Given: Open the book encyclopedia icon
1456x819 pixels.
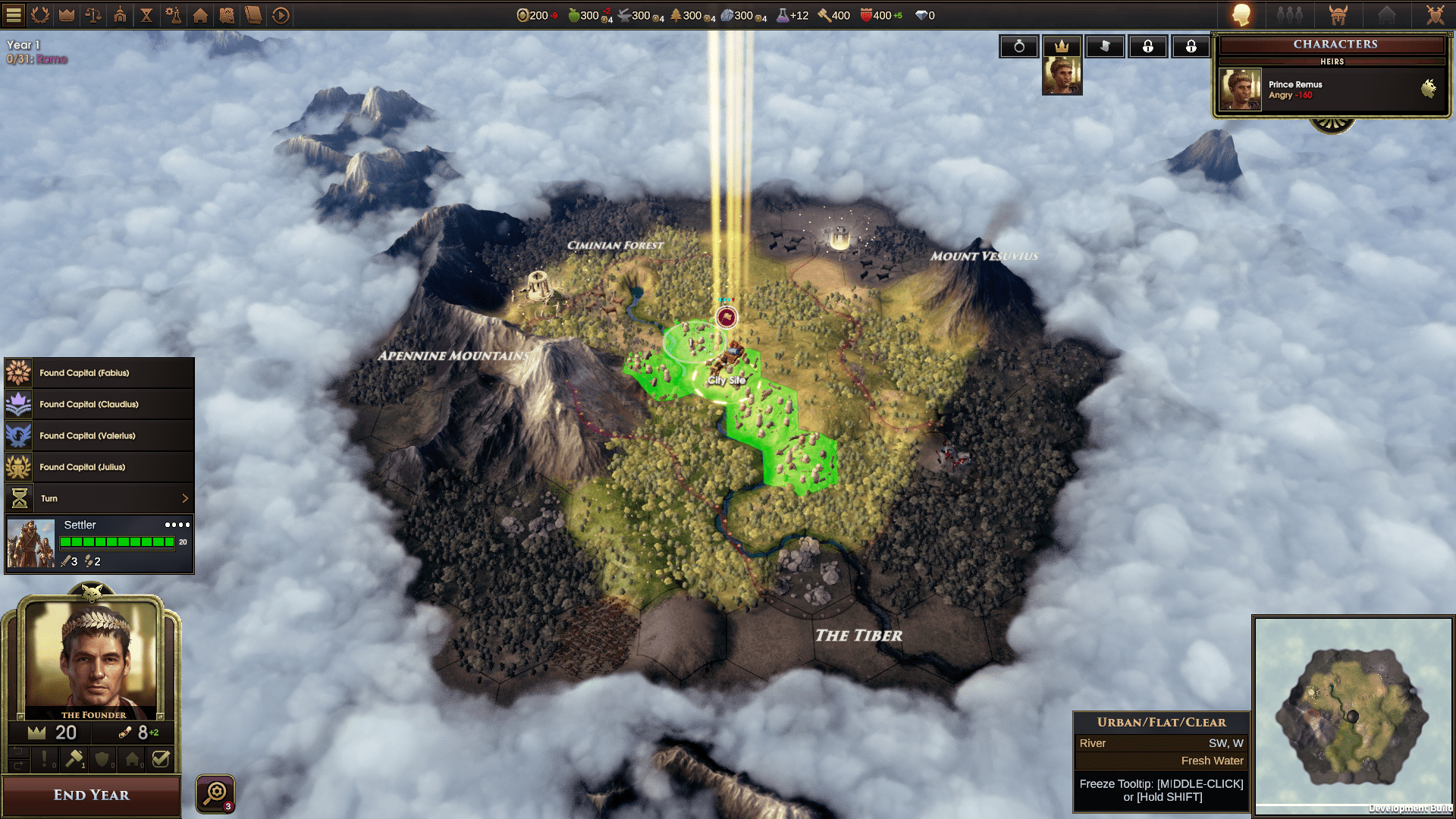Looking at the screenshot, I should (x=253, y=14).
